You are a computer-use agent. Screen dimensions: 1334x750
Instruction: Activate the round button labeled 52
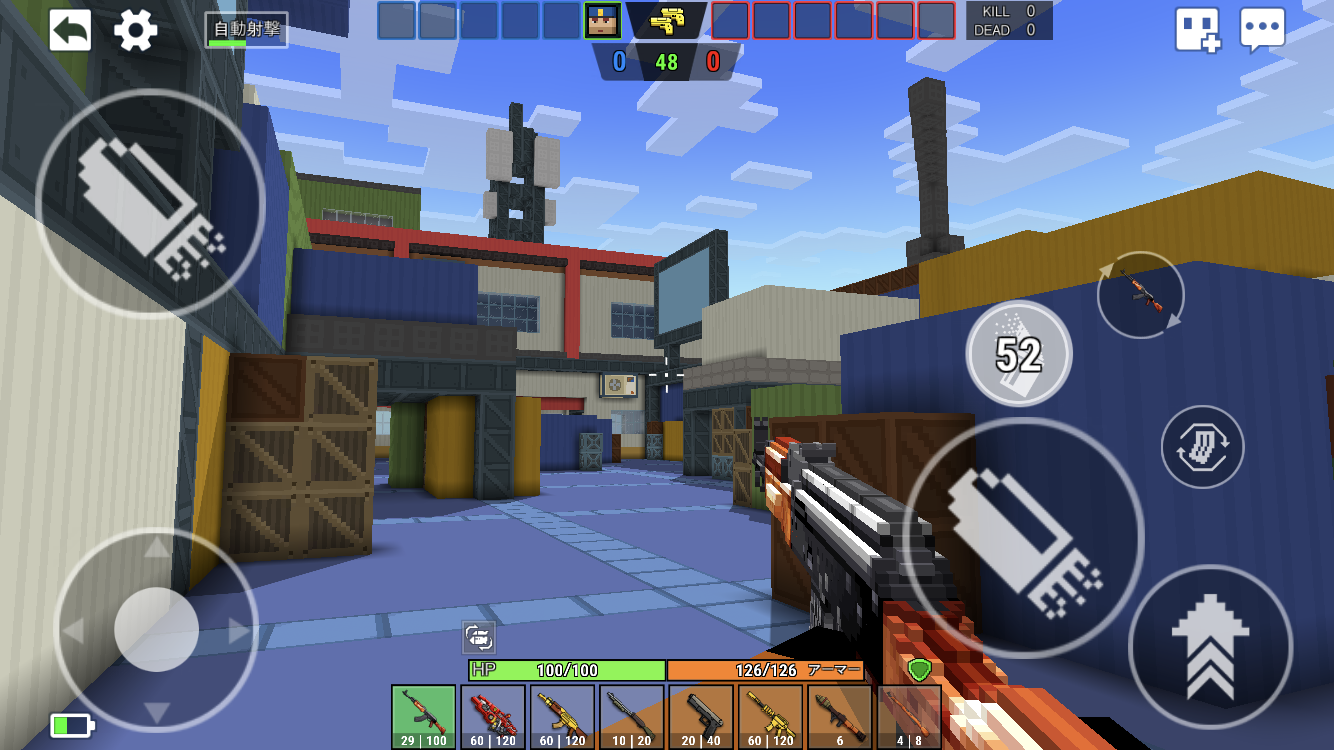point(1019,353)
